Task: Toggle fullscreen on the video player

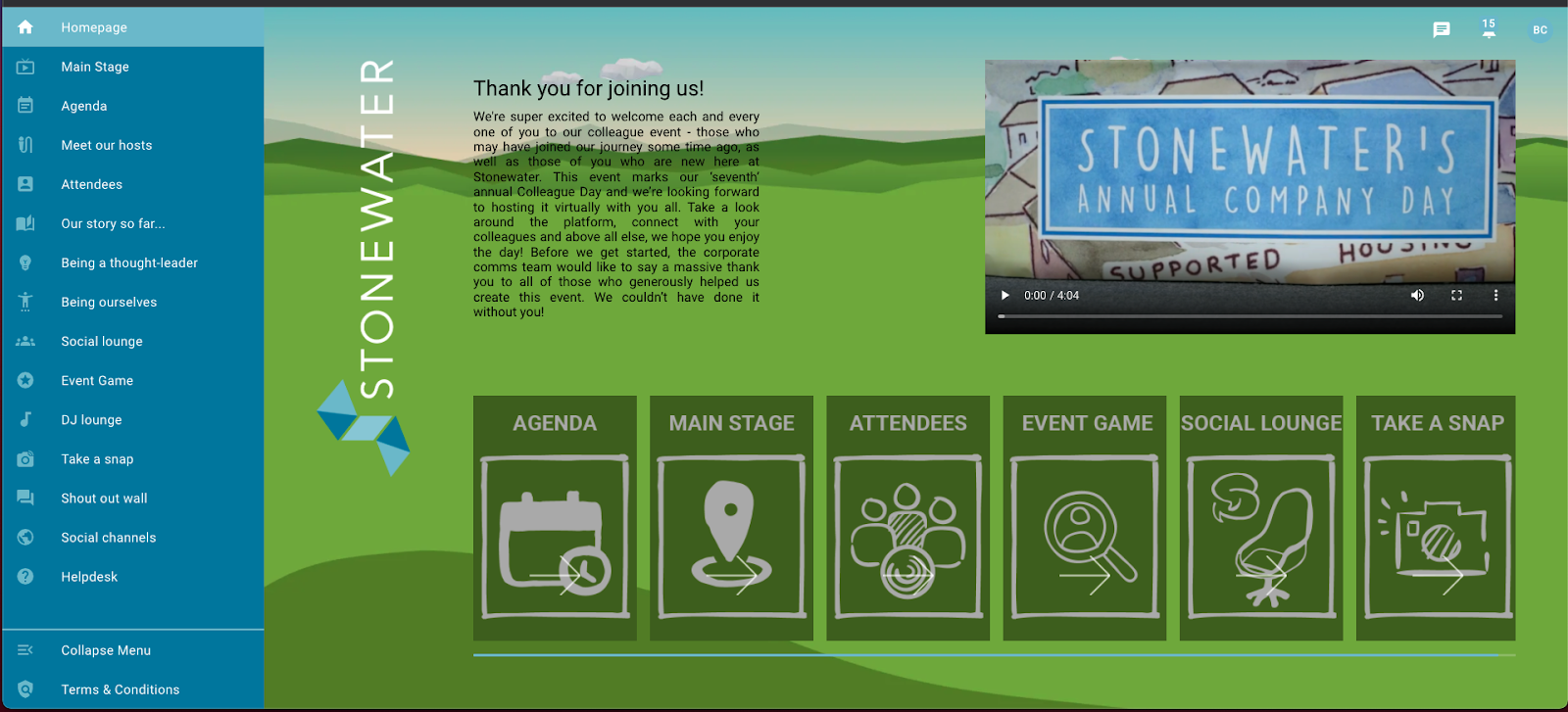Action: coord(1457,295)
